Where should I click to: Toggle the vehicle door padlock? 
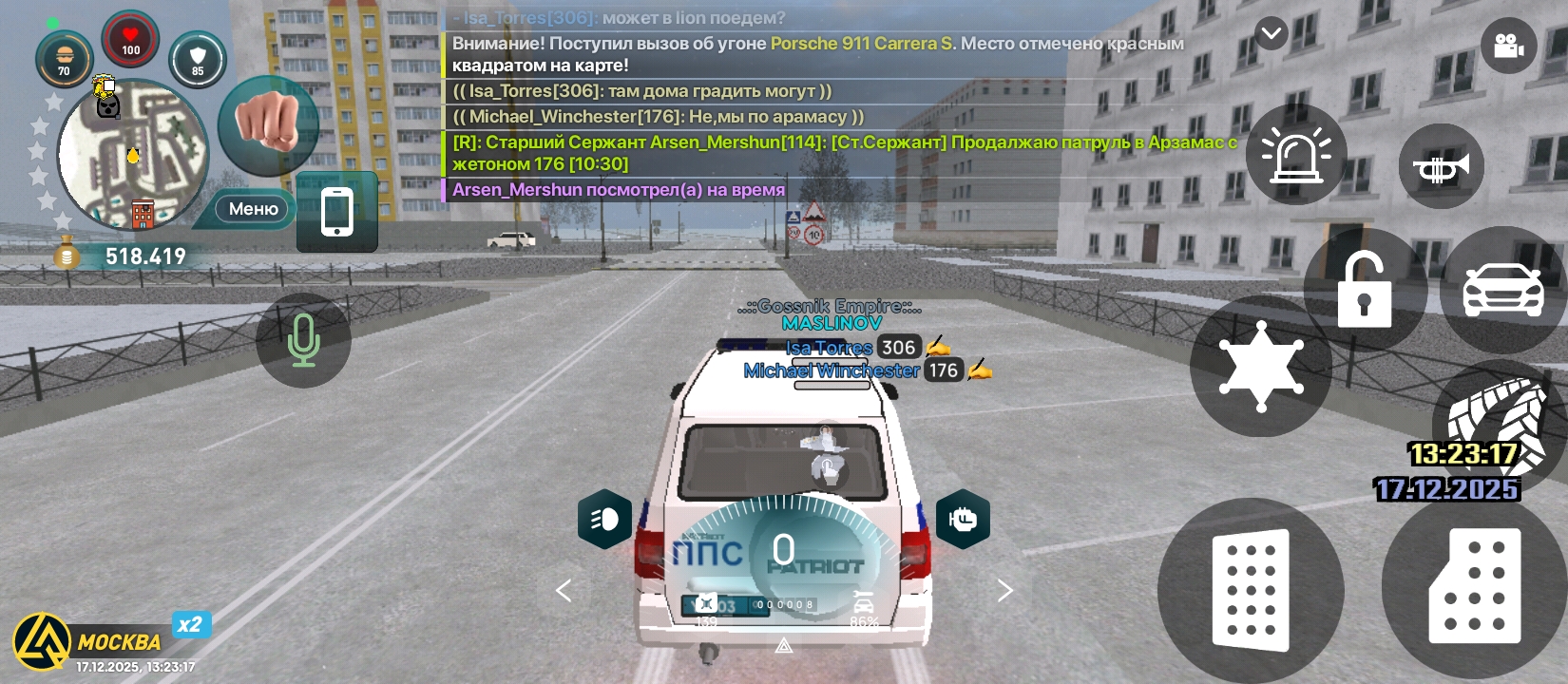pyautogui.click(x=1364, y=290)
